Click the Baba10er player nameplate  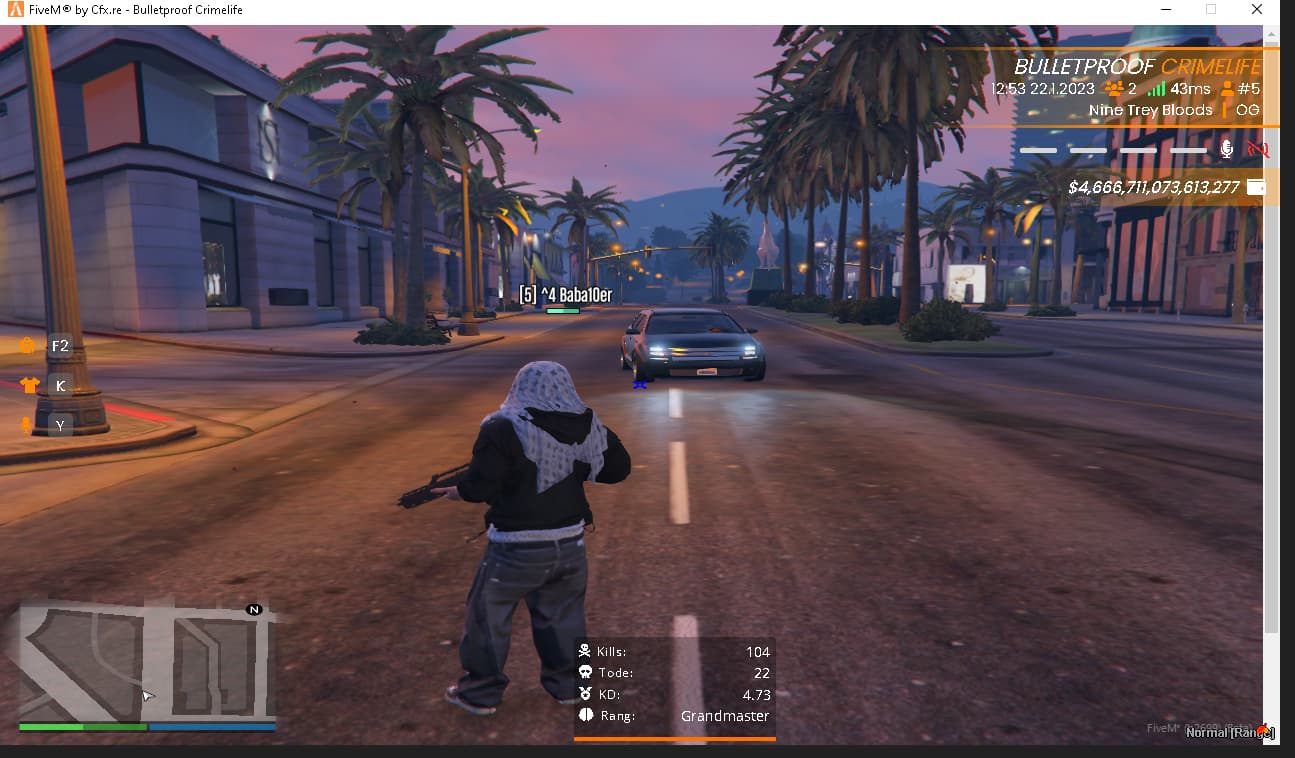click(562, 294)
